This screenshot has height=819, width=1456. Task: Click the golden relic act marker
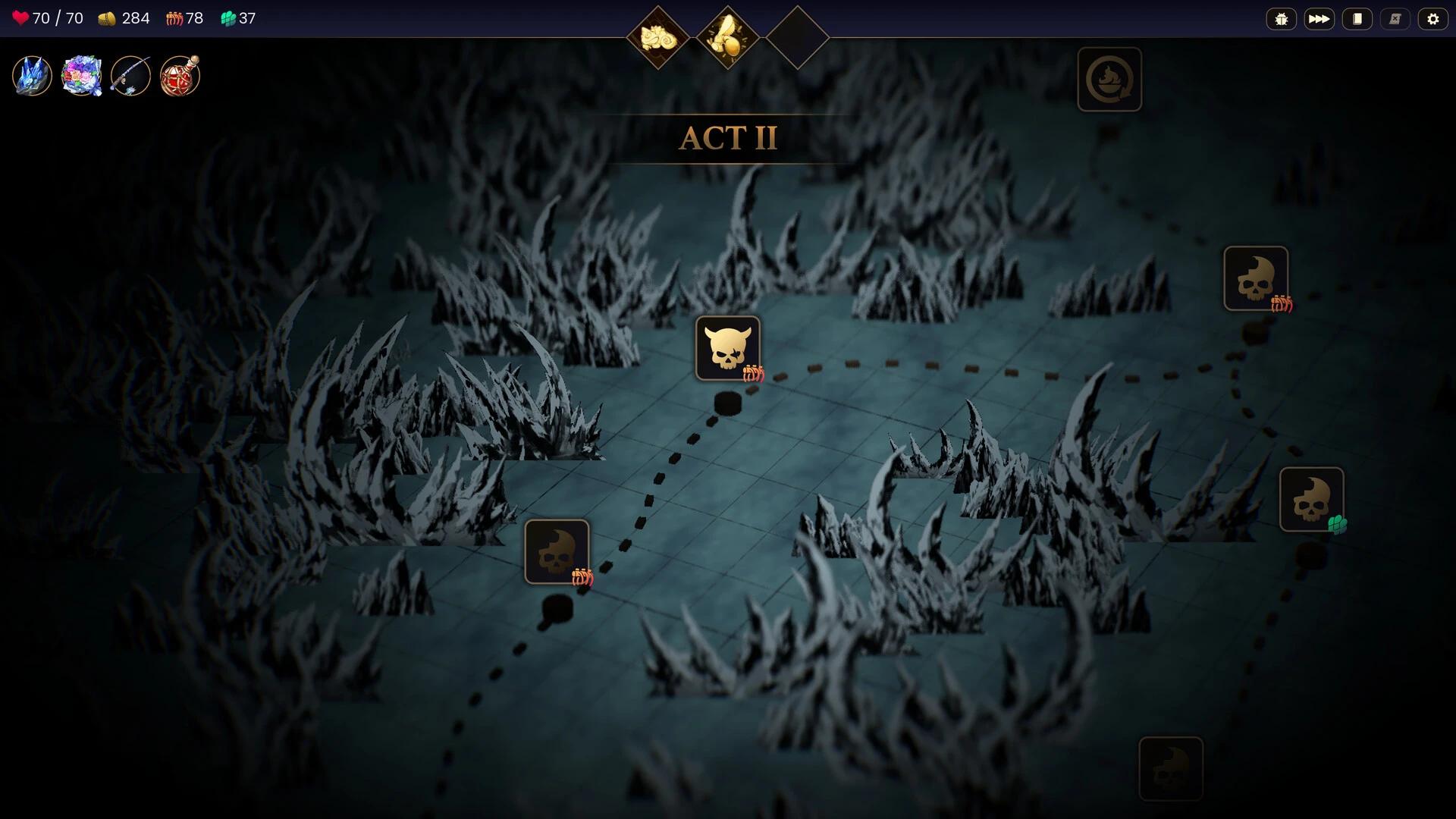click(x=728, y=33)
